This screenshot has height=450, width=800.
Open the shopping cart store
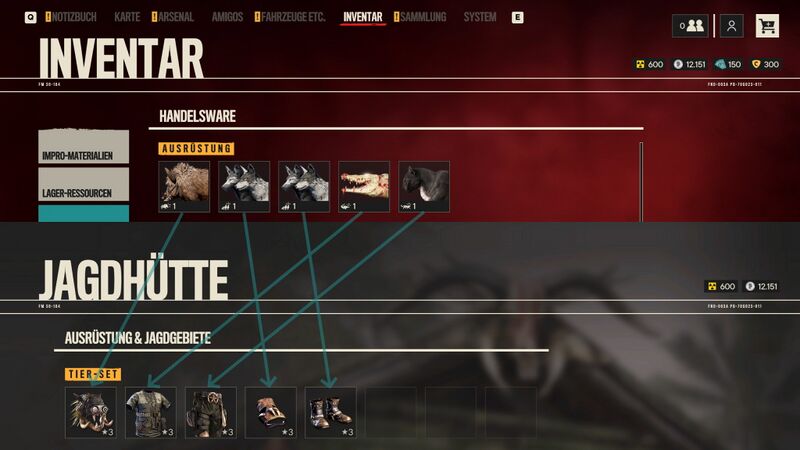767,26
